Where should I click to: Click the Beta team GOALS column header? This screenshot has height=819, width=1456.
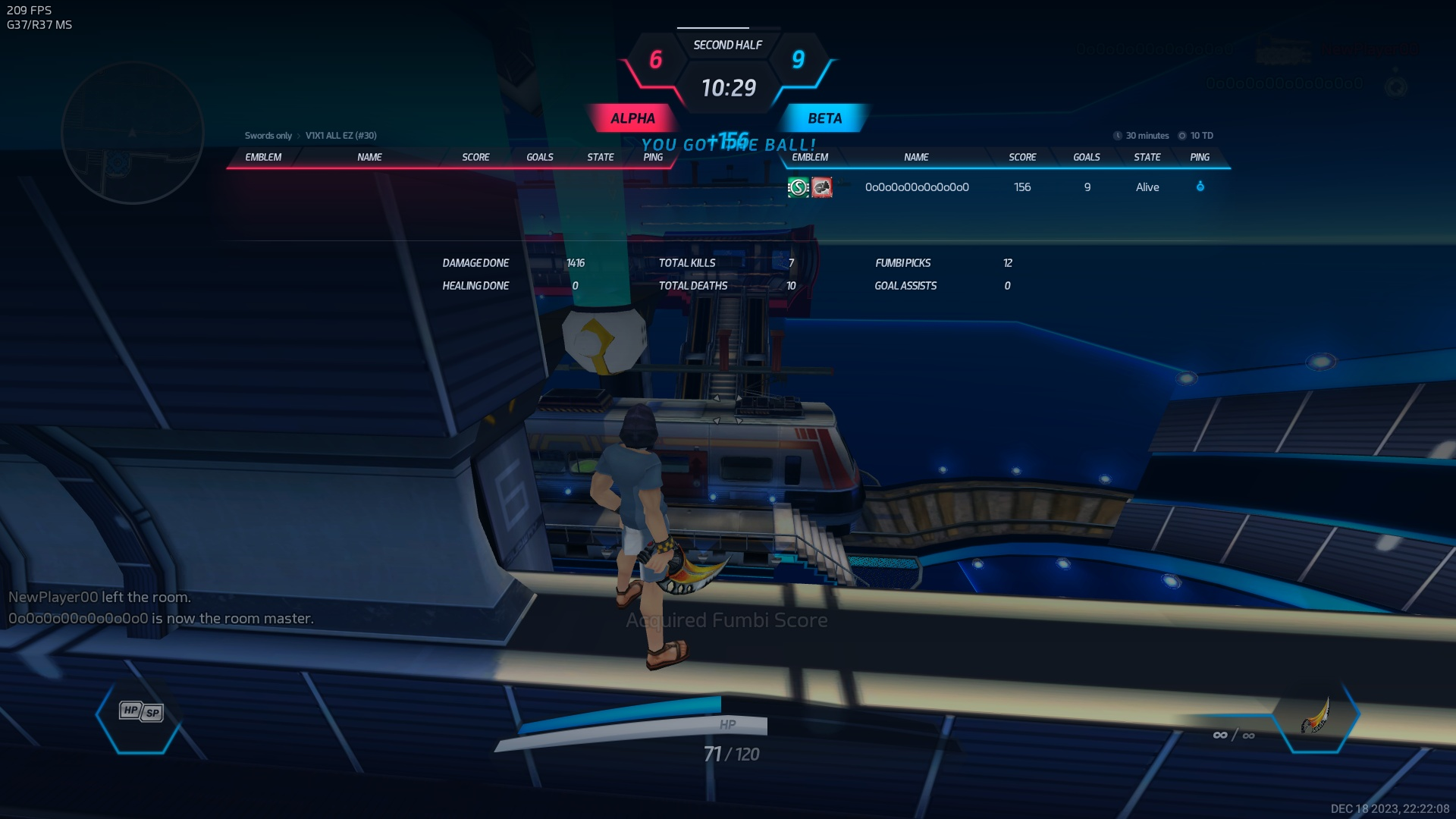pyautogui.click(x=1087, y=157)
